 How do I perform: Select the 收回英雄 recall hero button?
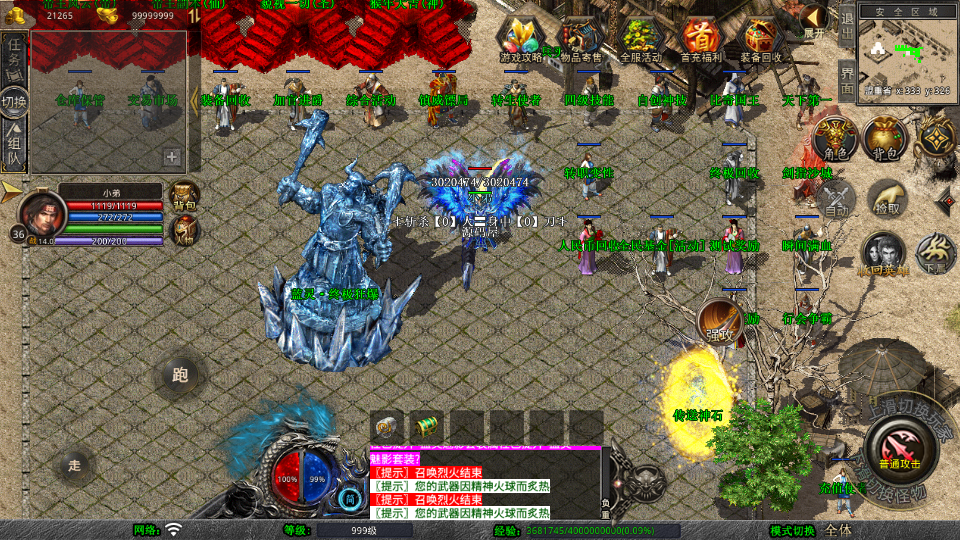coord(883,254)
